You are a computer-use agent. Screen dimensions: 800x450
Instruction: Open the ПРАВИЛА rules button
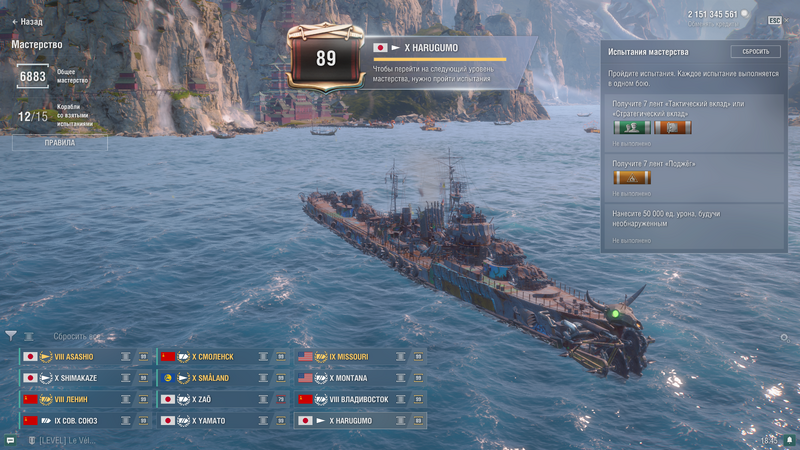[x=60, y=143]
